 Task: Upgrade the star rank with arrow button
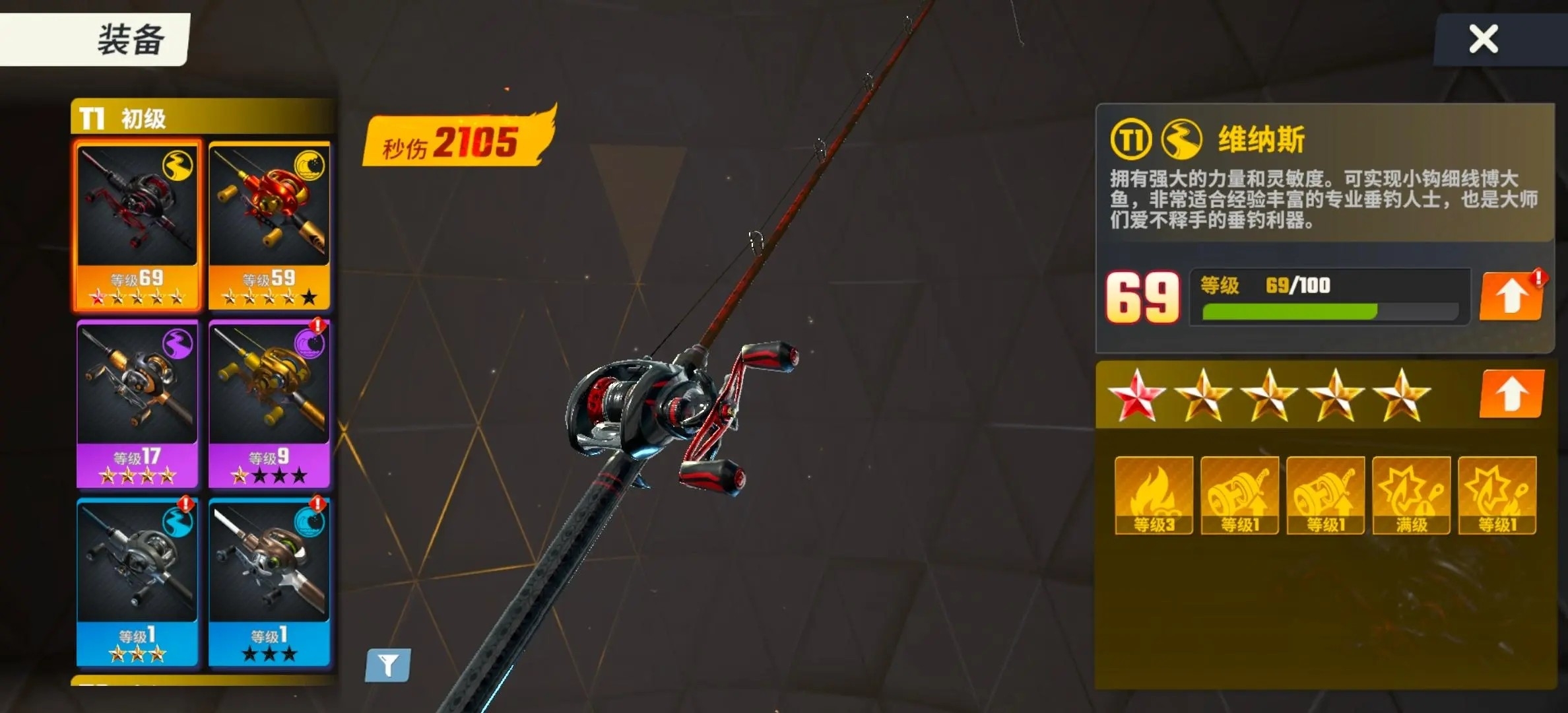(1511, 394)
